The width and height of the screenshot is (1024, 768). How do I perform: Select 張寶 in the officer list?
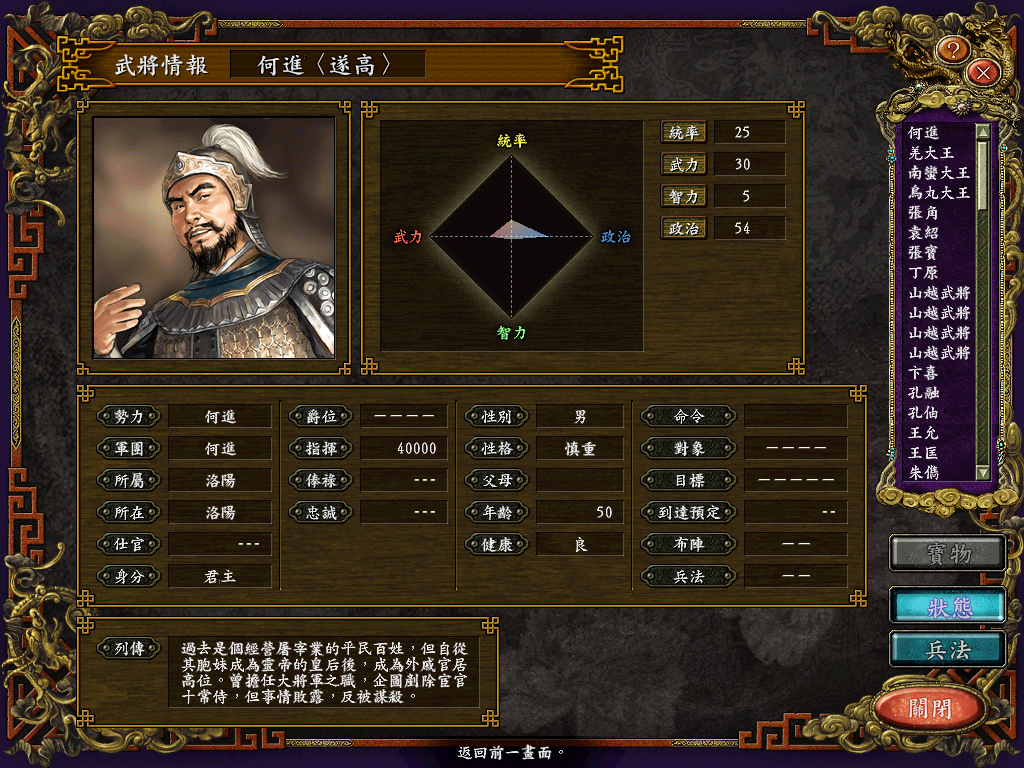(x=923, y=253)
